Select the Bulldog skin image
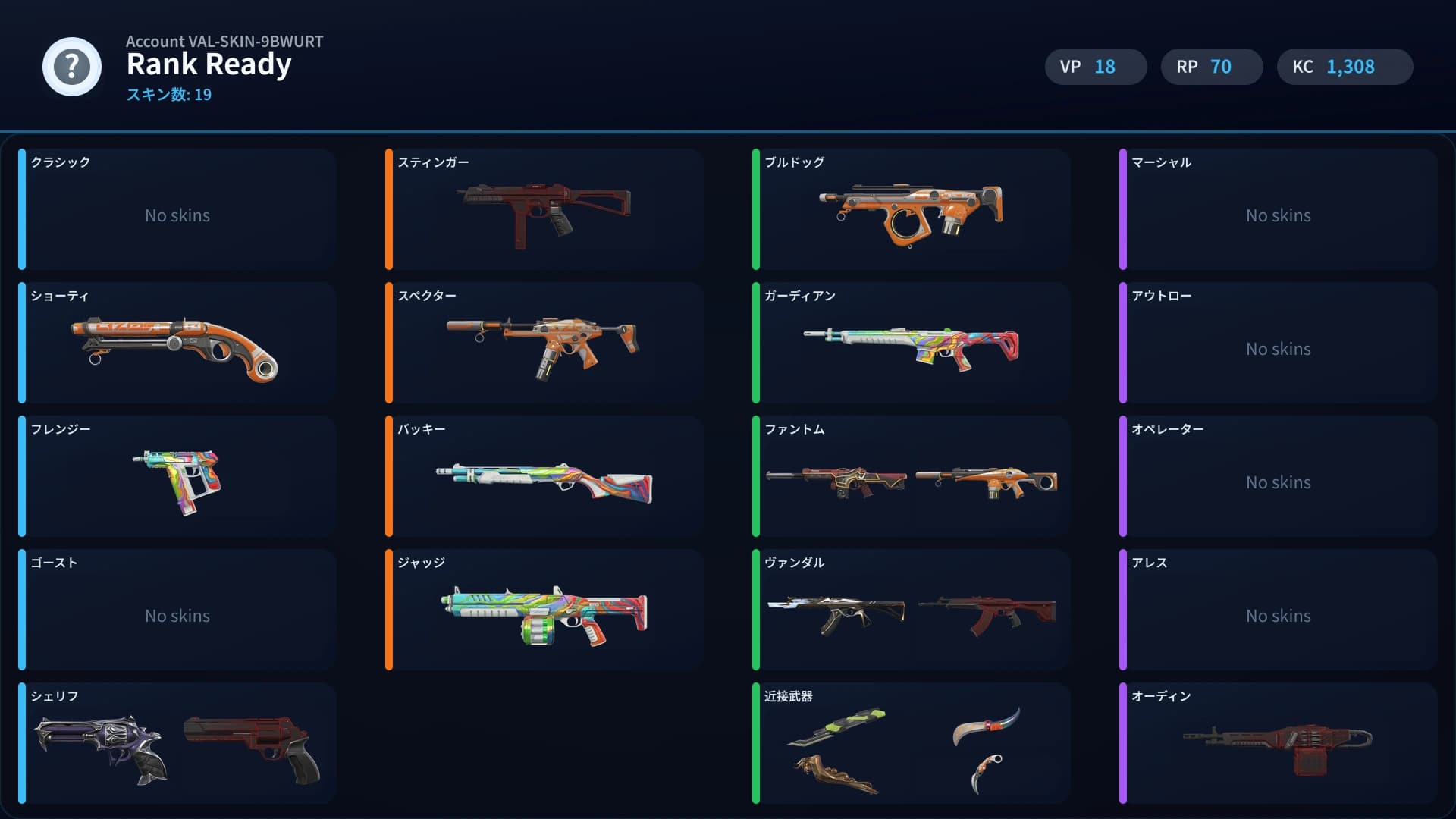The height and width of the screenshot is (819, 1456). pos(910,212)
